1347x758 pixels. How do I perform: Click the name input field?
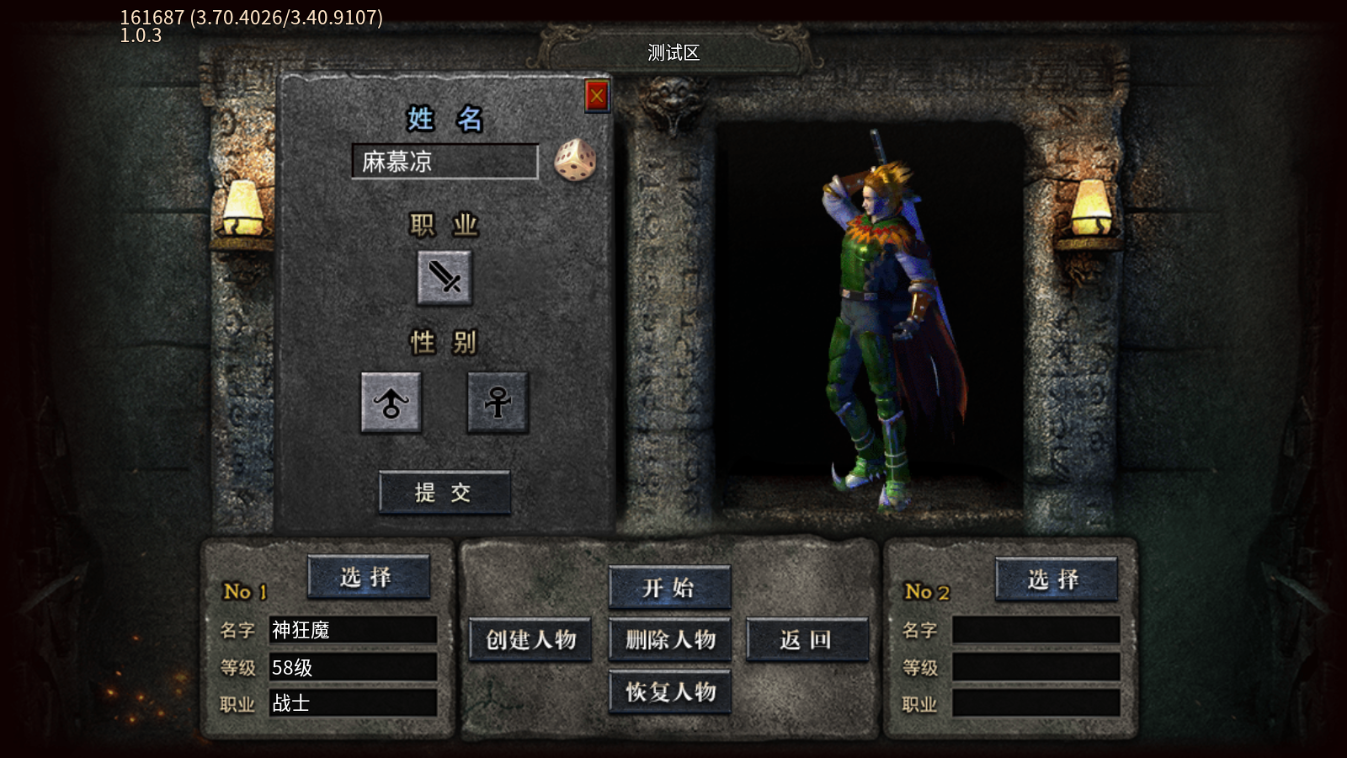point(445,162)
